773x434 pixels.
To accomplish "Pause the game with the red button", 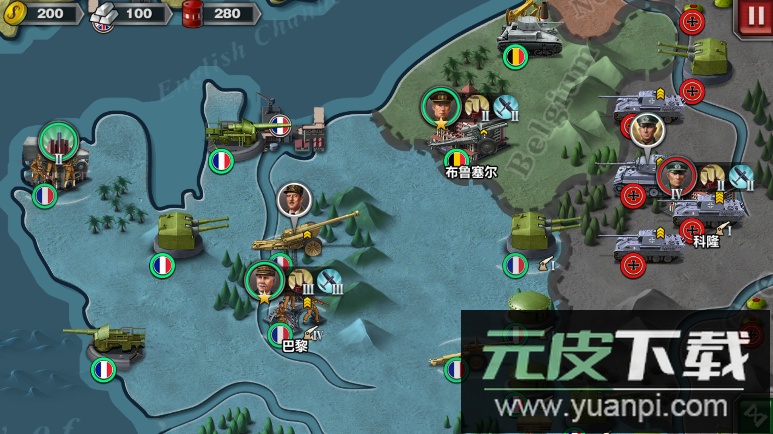I will [751, 16].
